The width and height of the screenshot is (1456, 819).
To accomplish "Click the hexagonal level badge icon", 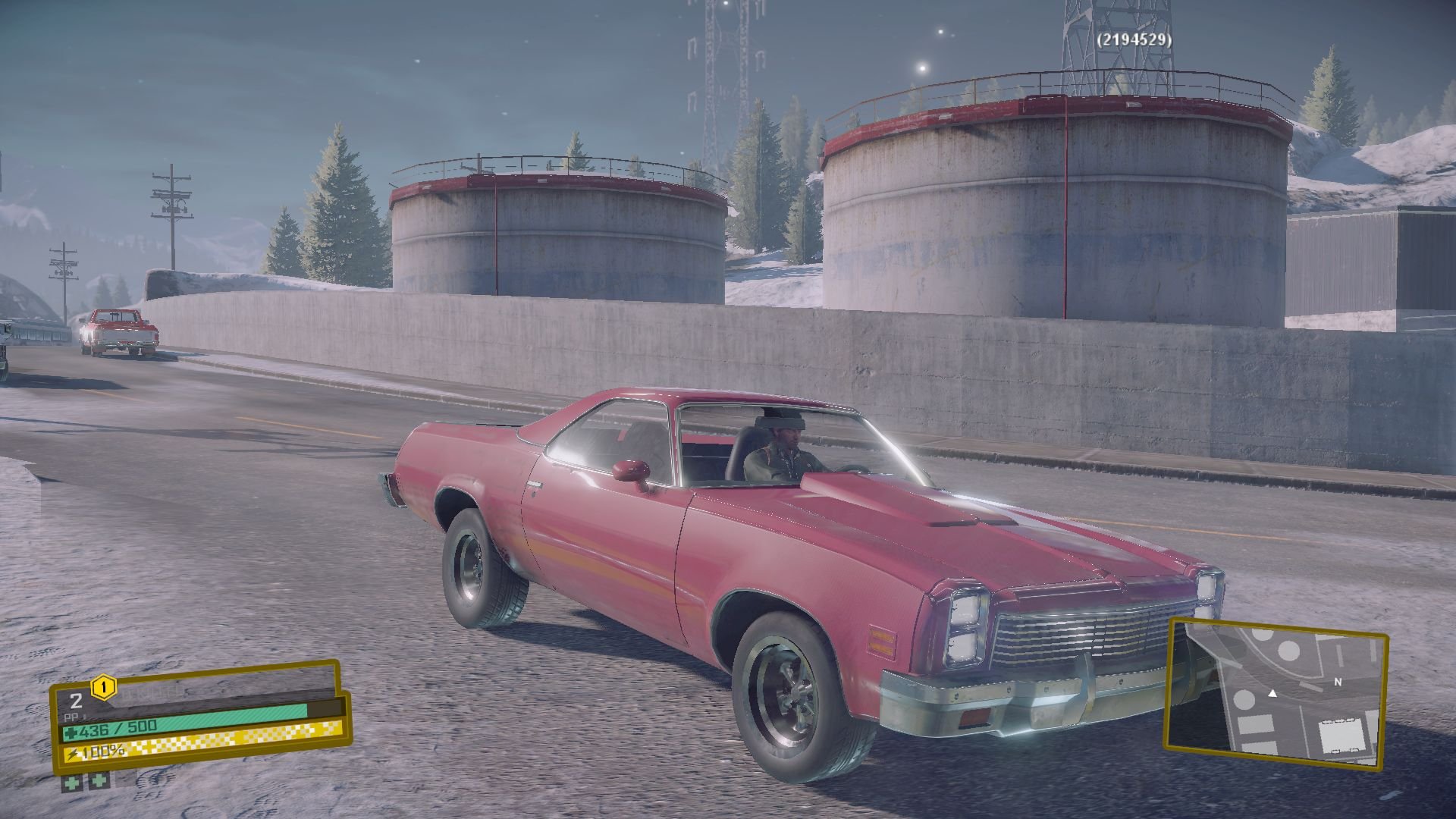I will (x=103, y=688).
